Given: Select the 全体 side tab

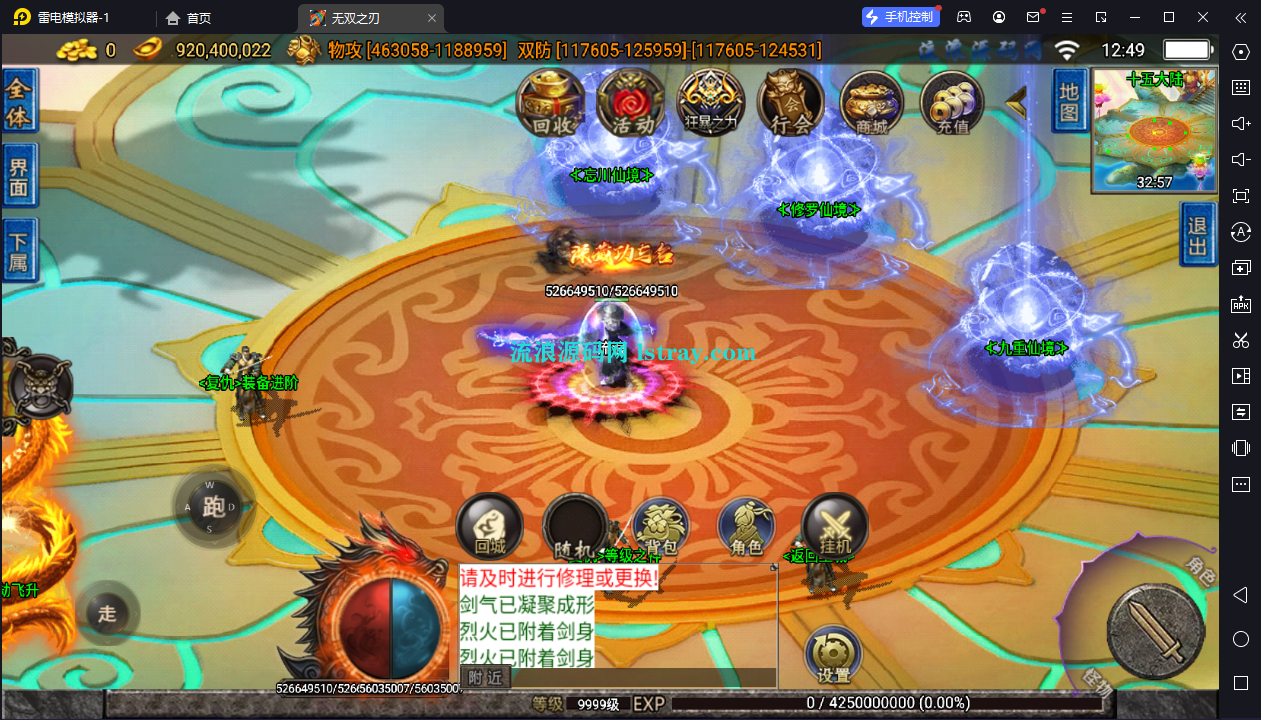Looking at the screenshot, I should pyautogui.click(x=19, y=101).
